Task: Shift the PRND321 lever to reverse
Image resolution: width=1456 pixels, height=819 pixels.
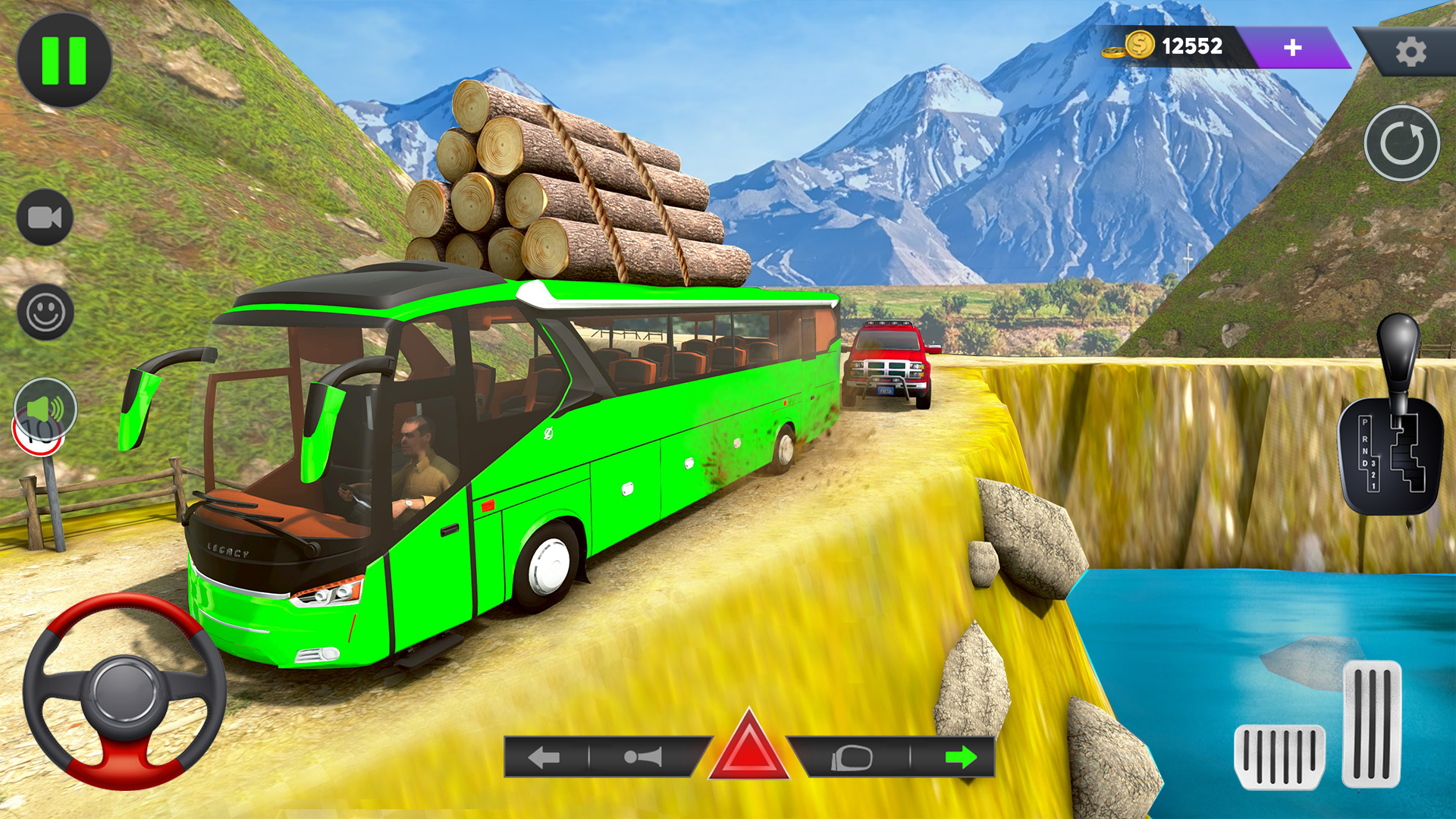Action: [x=1364, y=440]
